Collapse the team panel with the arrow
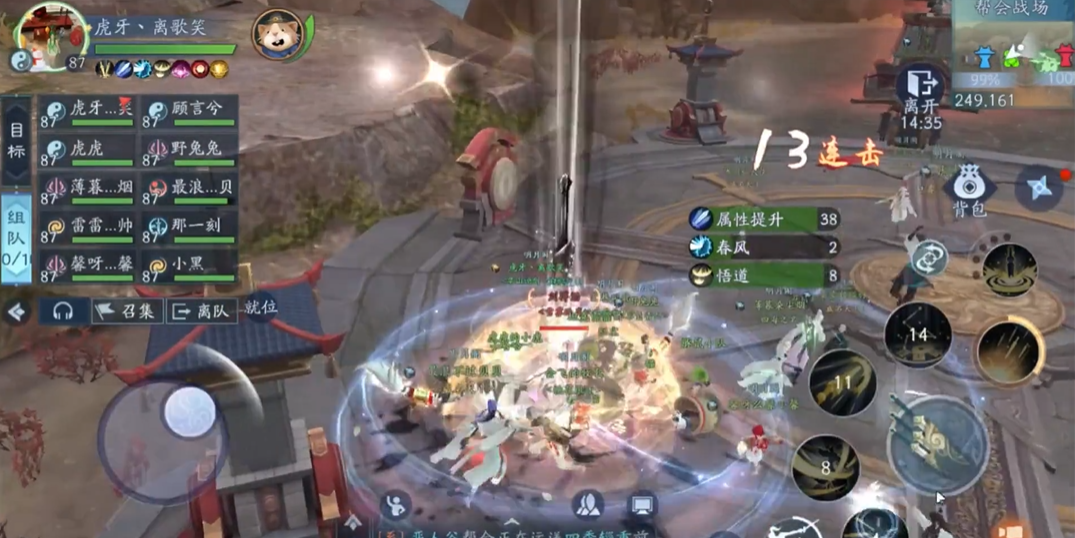The image size is (1075, 538). pos(16,312)
